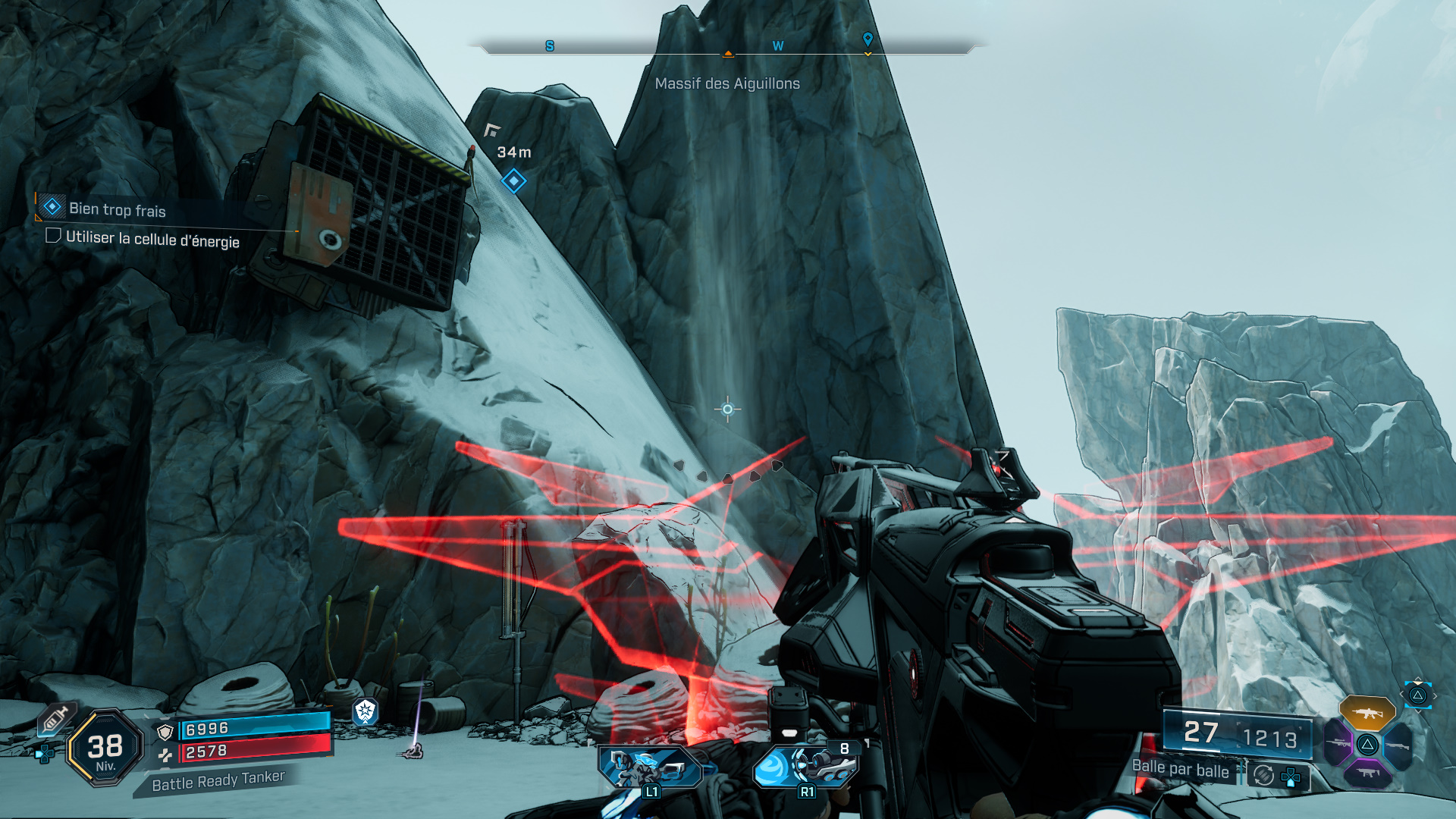Tick the 'Utiliser la cellule d'énergie' objective checkbox
1456x819 pixels.
[53, 236]
